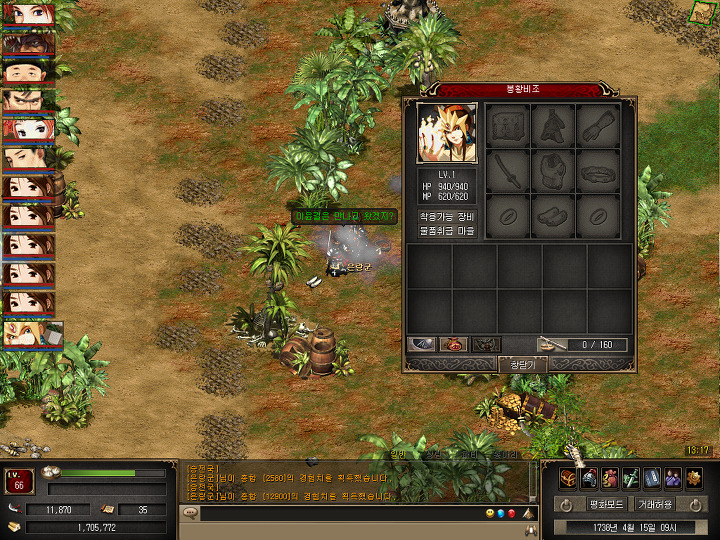Open the helmet equipment menu icon
This screenshot has height=540, width=720.
click(590, 478)
